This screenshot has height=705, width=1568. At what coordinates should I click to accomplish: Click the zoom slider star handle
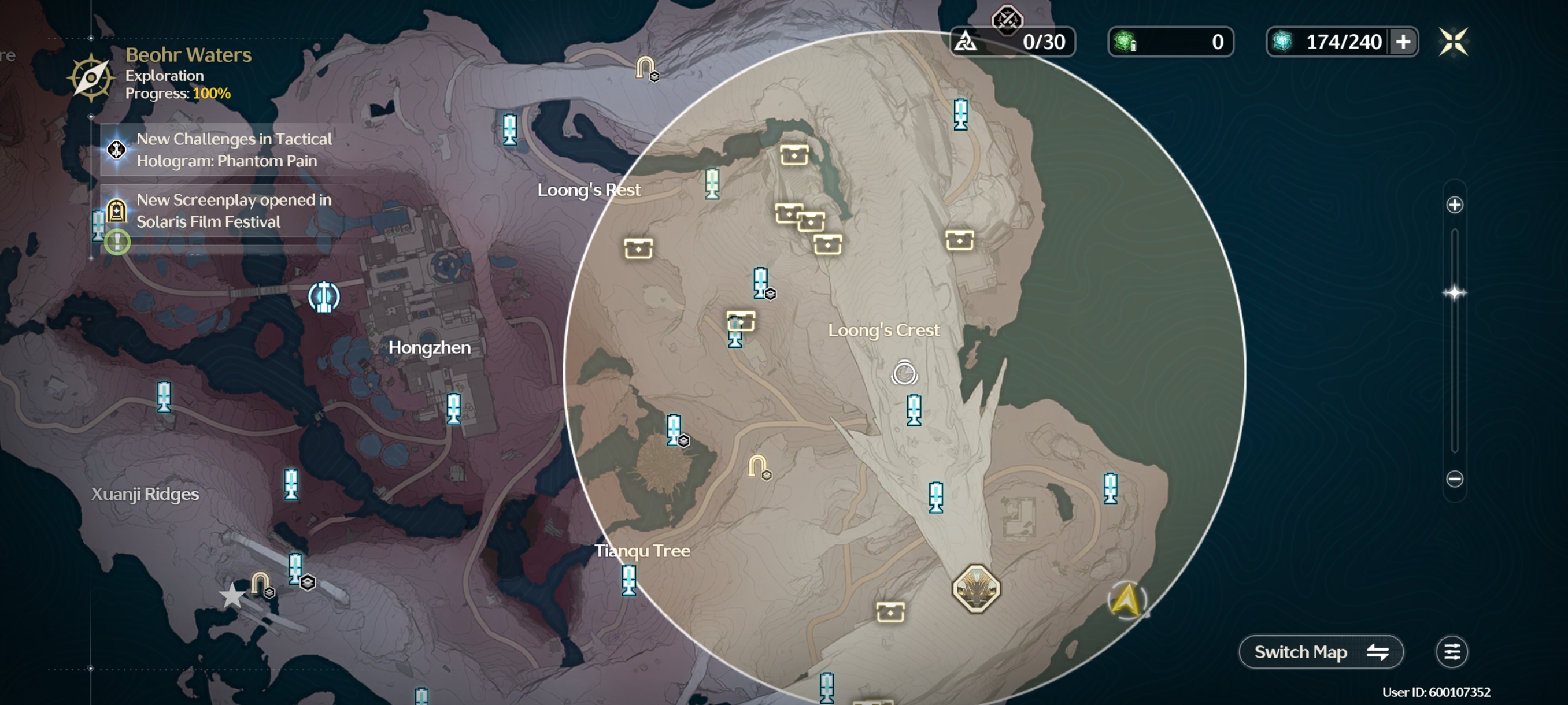(1454, 292)
